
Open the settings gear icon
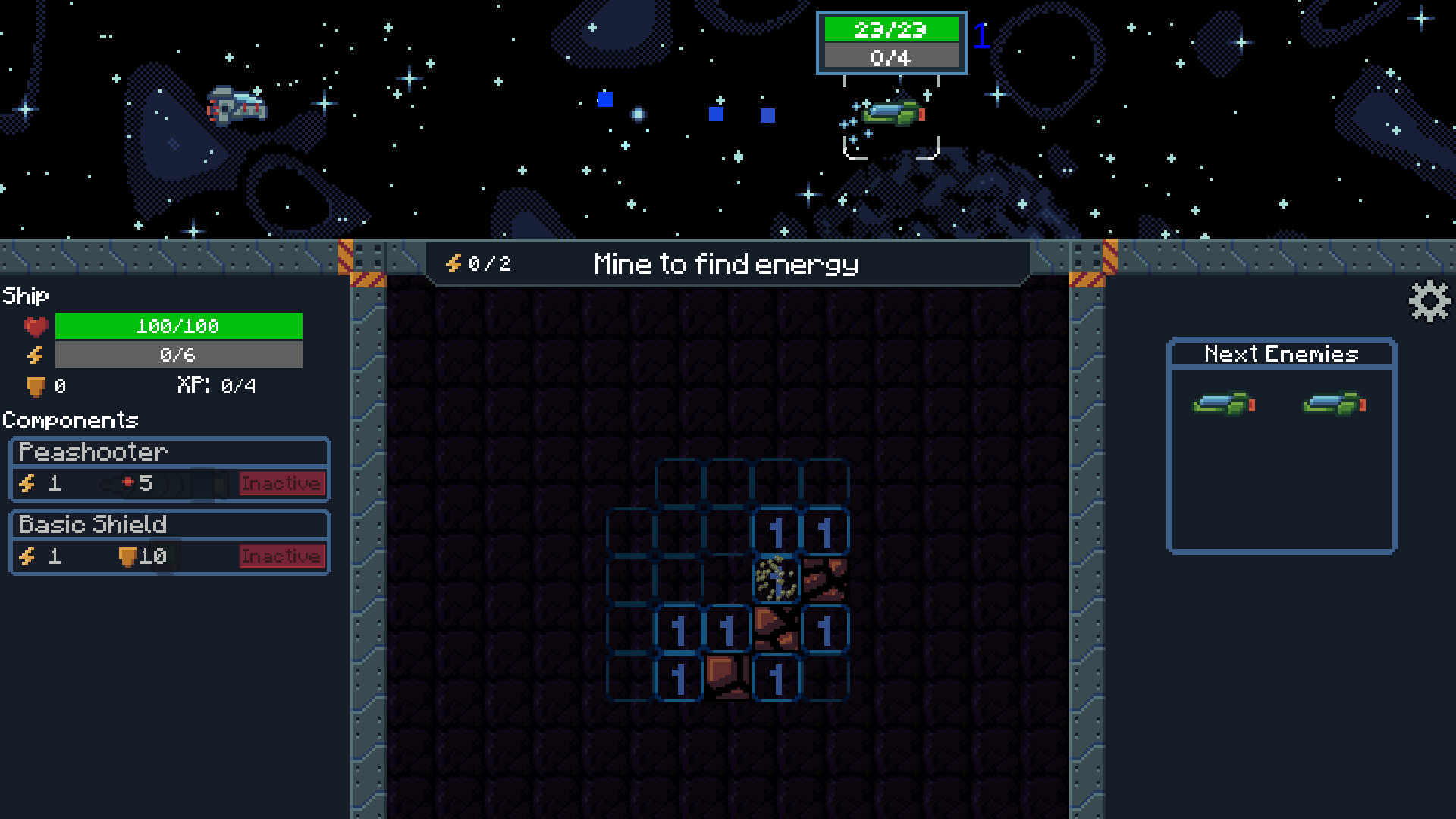pyautogui.click(x=1429, y=302)
